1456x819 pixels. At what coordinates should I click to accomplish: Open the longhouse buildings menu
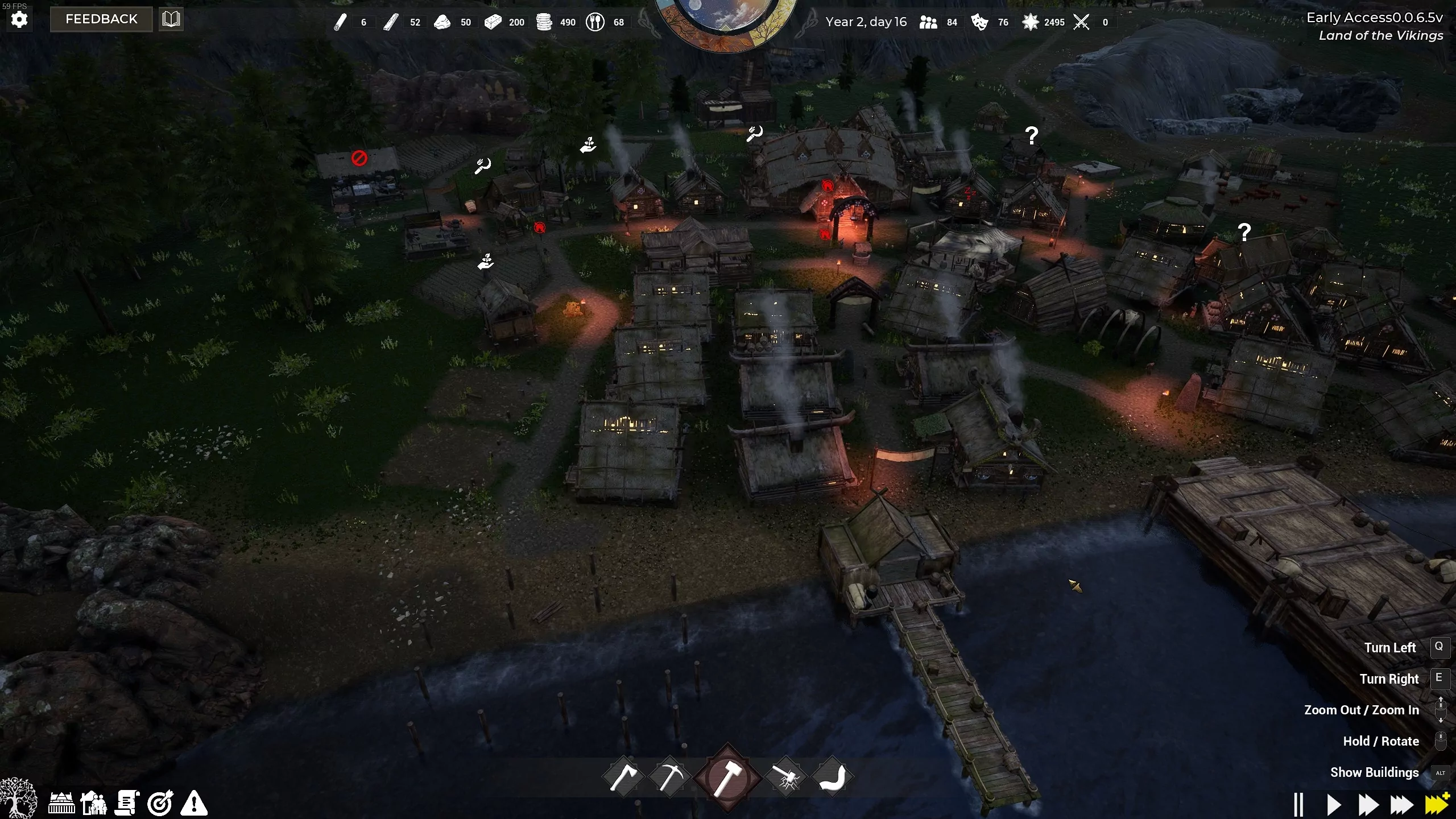(x=61, y=803)
